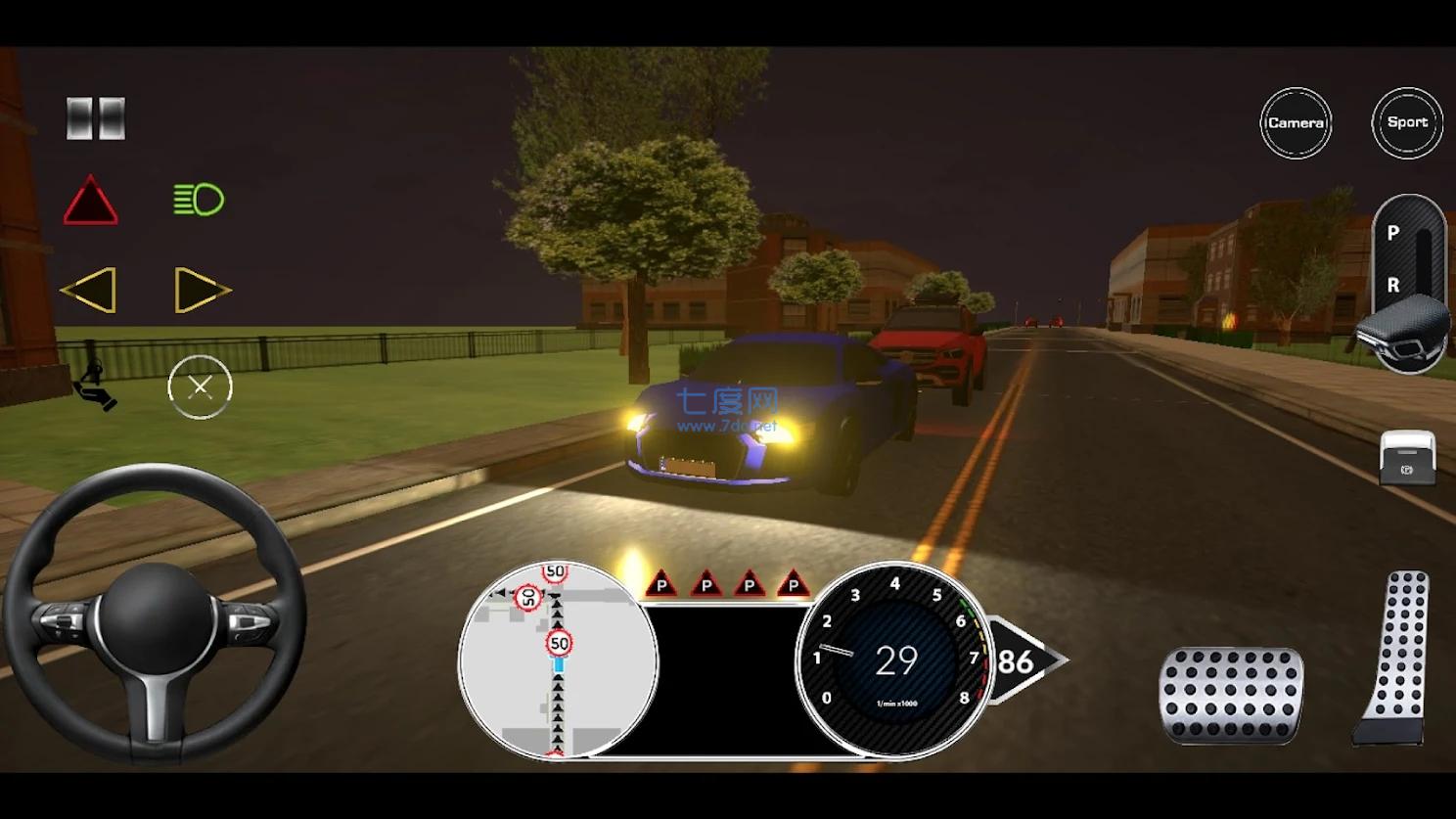Step on the tall accelerator pedal
Image resolution: width=1456 pixels, height=819 pixels.
coord(1393,658)
